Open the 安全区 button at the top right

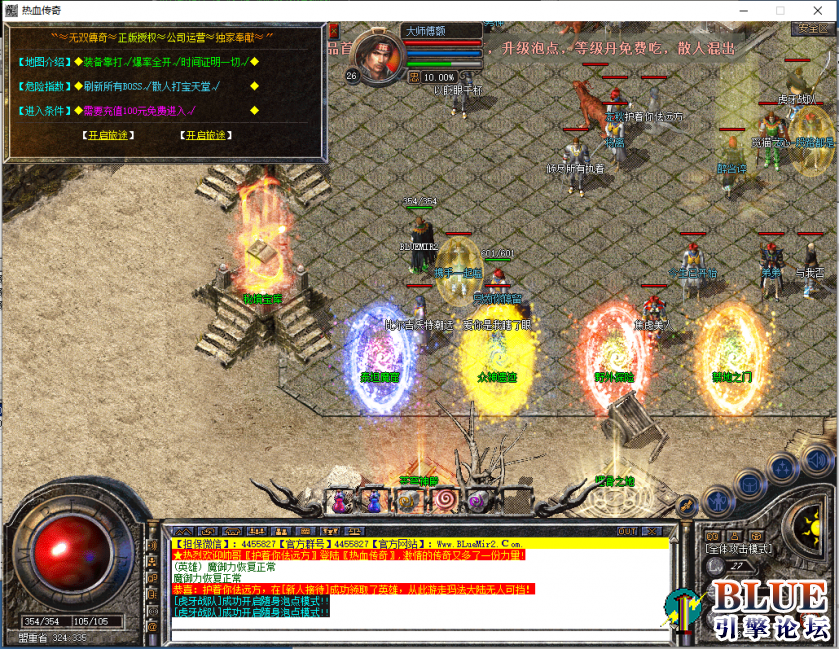click(x=814, y=29)
